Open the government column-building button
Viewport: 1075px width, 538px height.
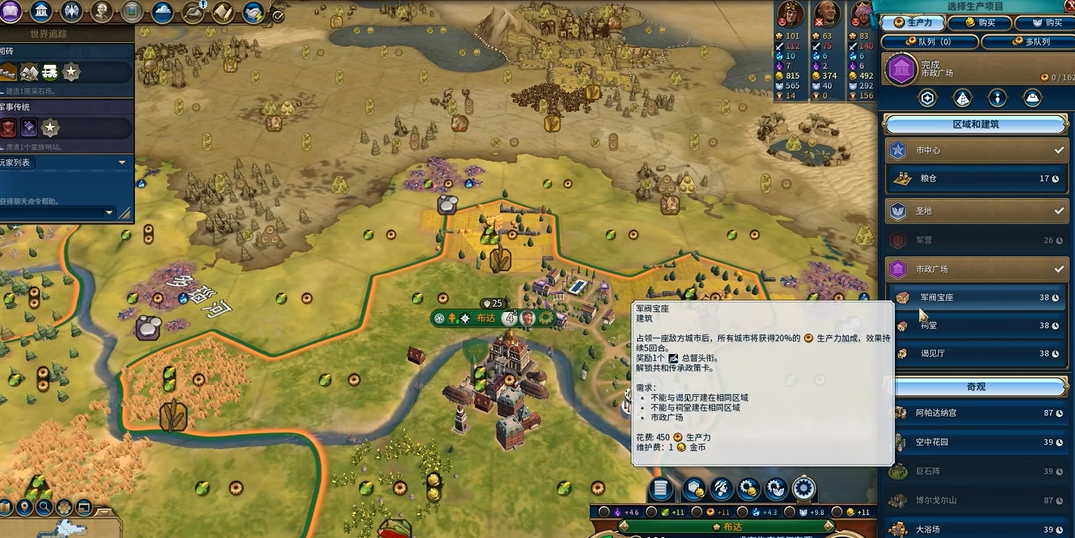42,12
